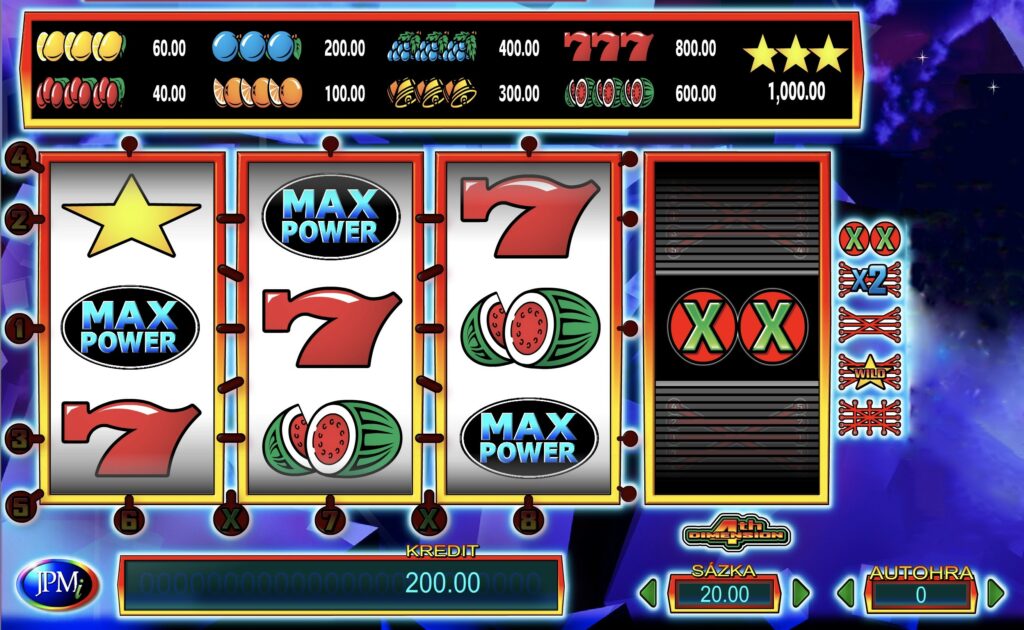Activate payline marker number 7
The width and height of the screenshot is (1024, 630).
[329, 519]
